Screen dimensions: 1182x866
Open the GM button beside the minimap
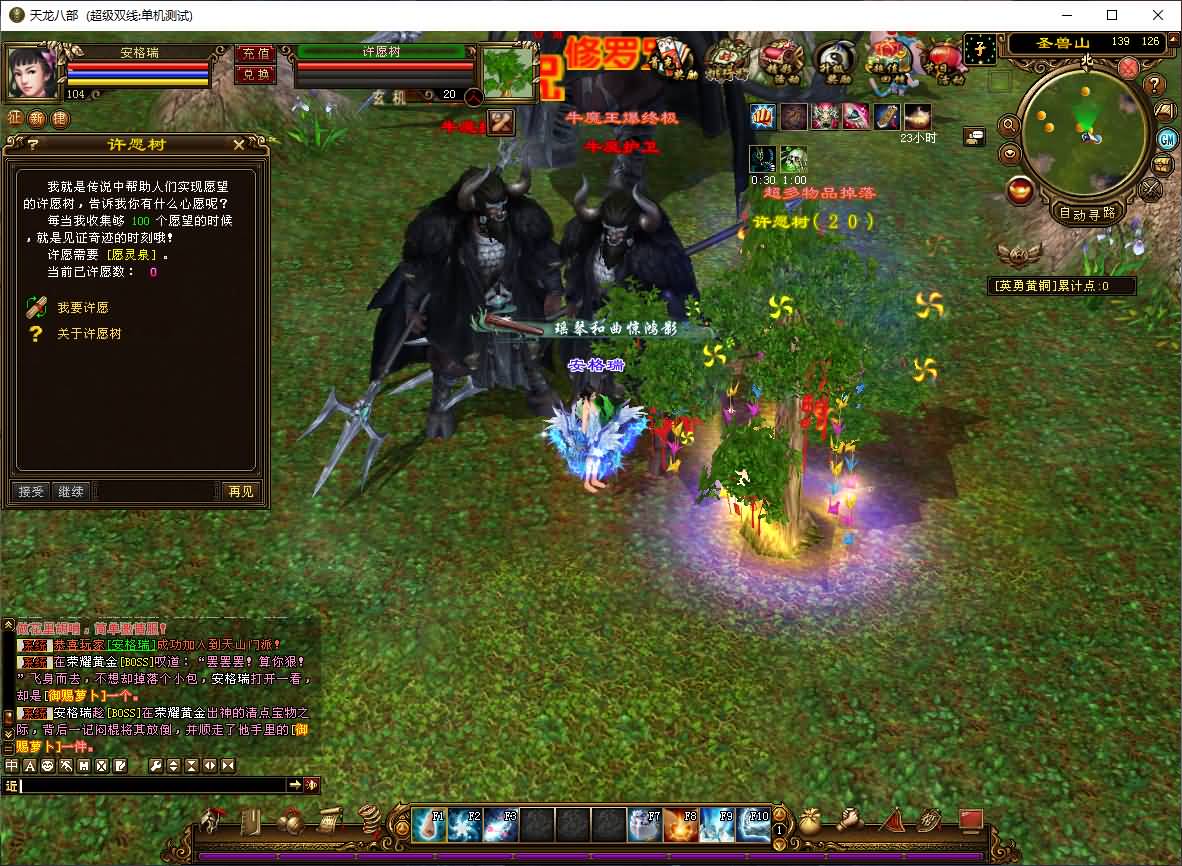[x=1166, y=138]
